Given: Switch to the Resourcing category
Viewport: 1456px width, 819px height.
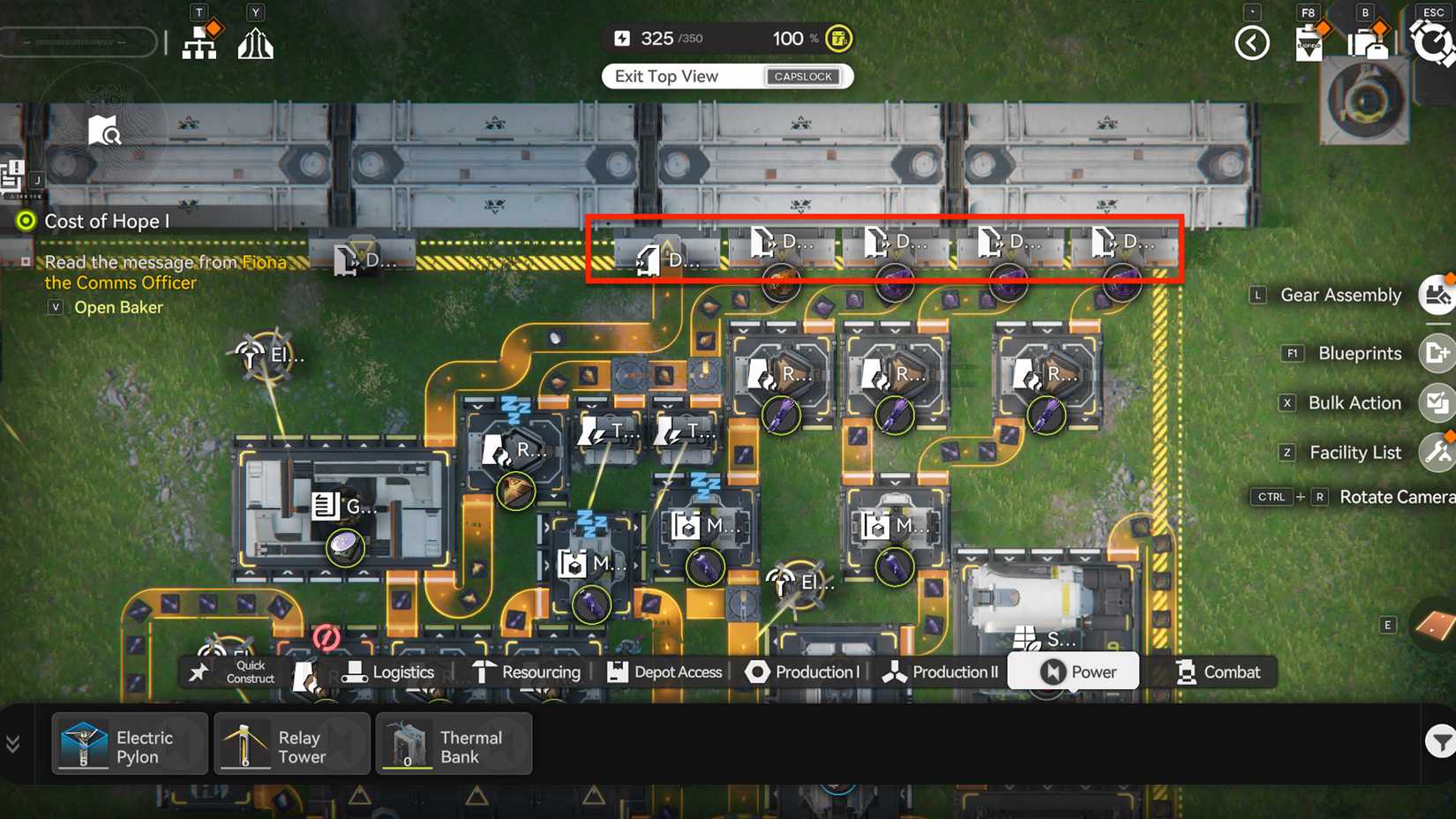Looking at the screenshot, I should pyautogui.click(x=528, y=672).
